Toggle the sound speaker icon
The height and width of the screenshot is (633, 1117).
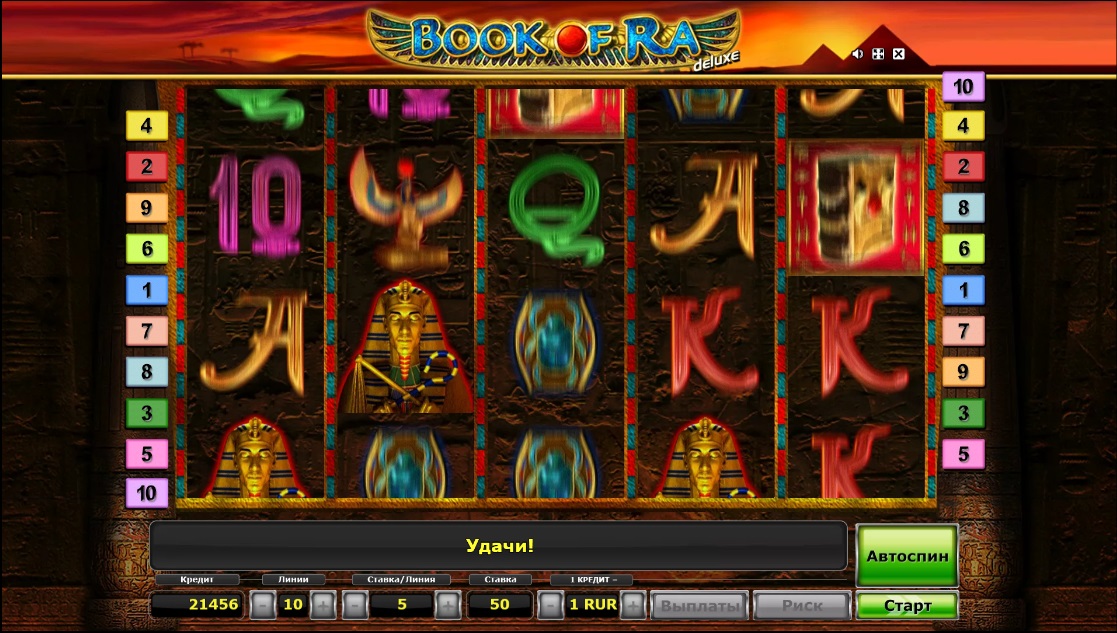tap(857, 54)
